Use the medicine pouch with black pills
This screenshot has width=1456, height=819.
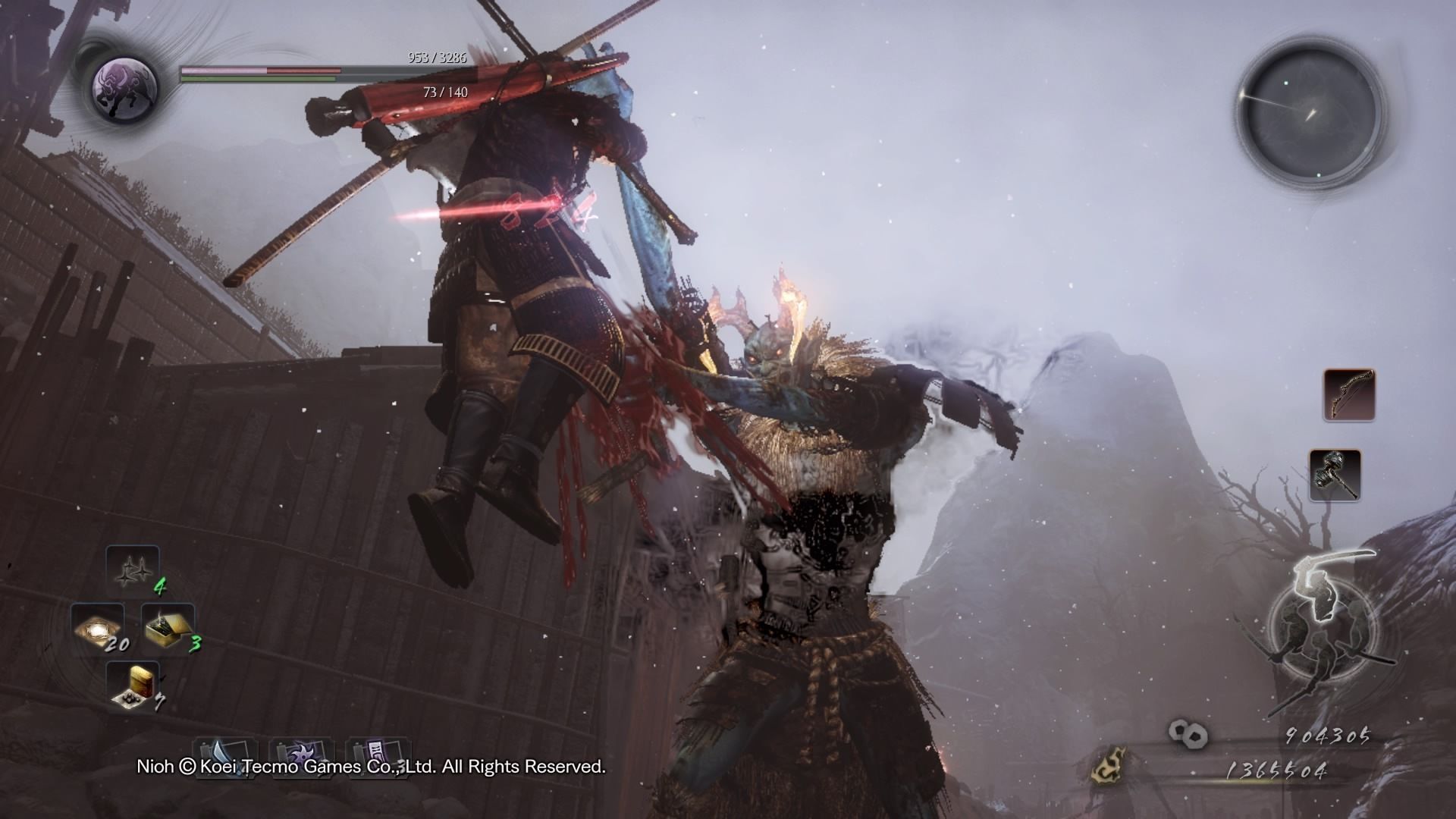tap(132, 686)
